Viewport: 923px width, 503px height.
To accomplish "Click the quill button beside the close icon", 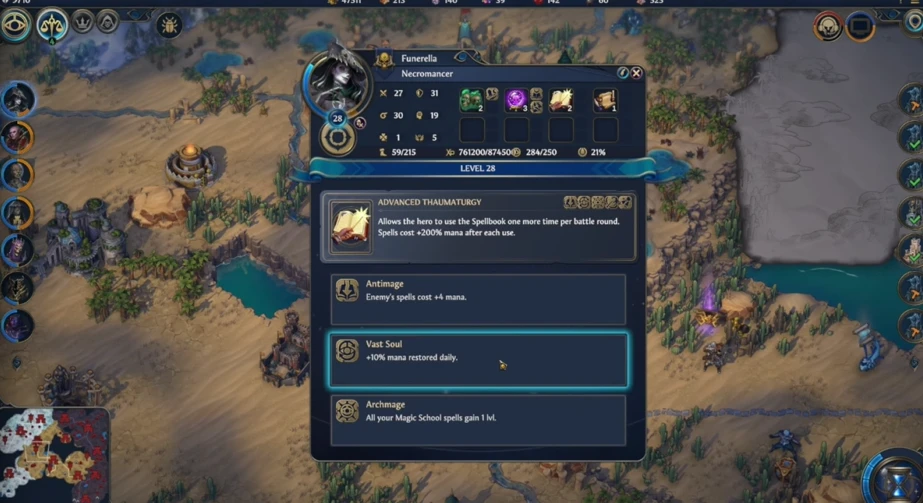I will [x=622, y=73].
